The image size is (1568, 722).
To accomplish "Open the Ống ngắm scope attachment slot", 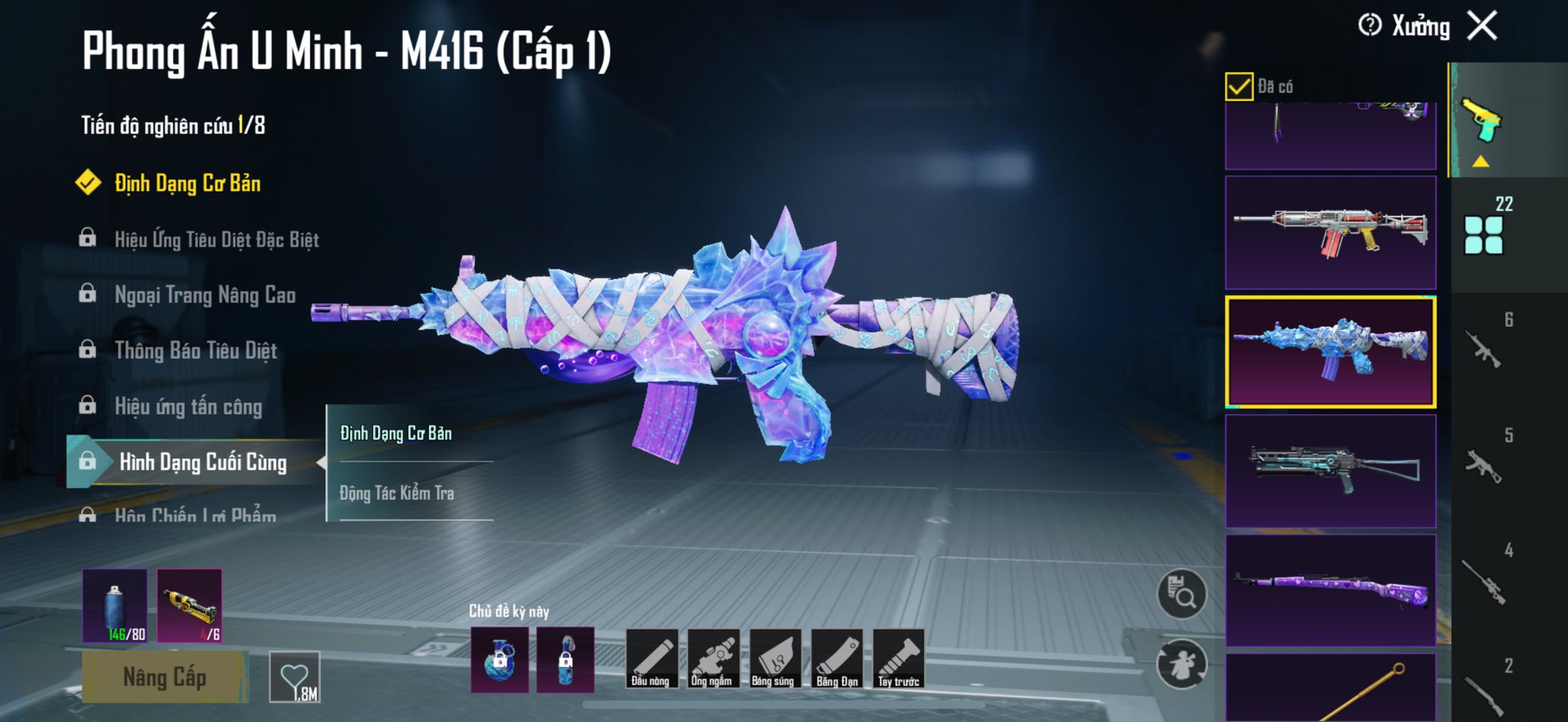I will tap(713, 658).
